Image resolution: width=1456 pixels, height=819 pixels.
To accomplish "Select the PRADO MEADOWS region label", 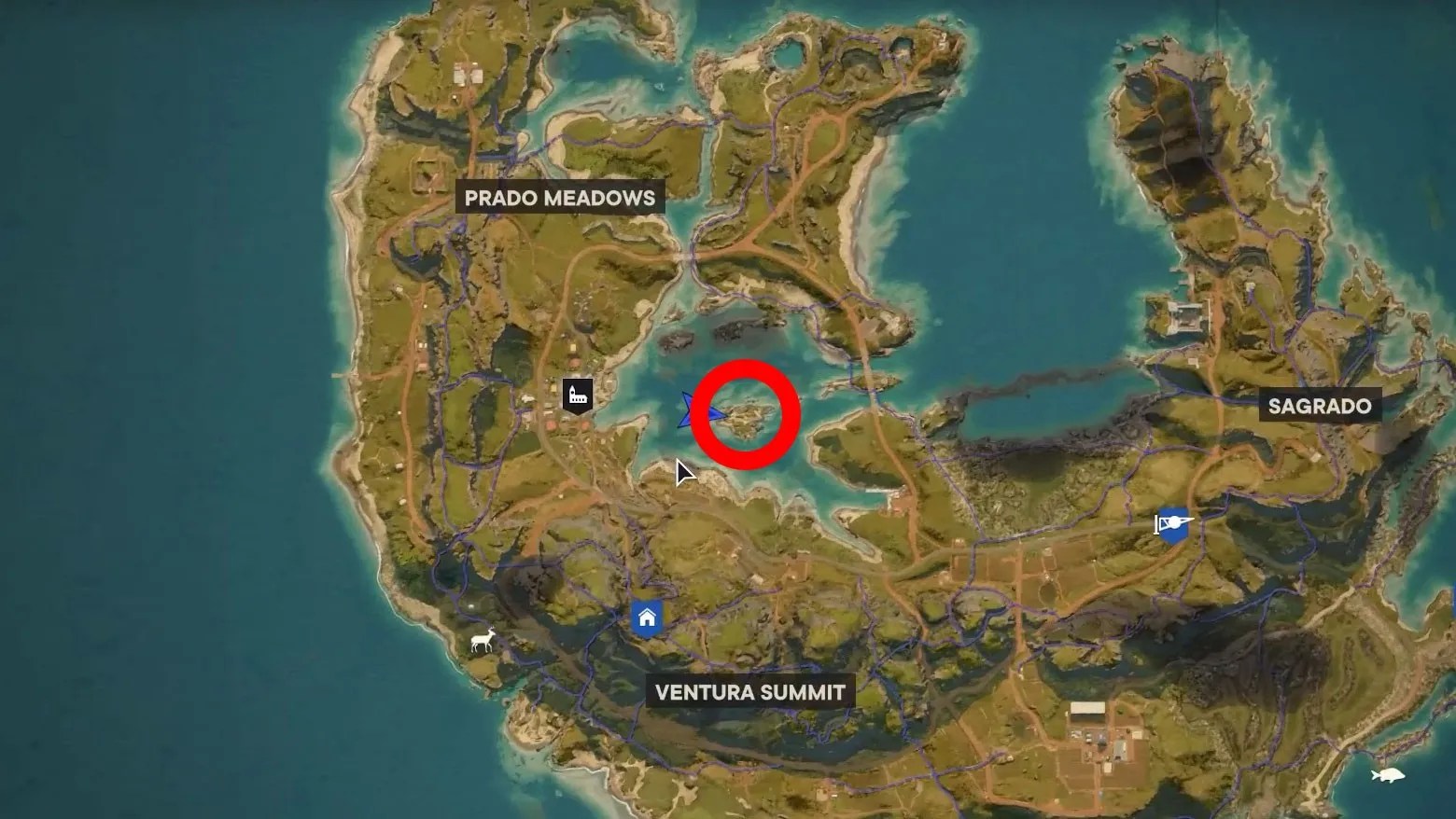I will pos(561,198).
